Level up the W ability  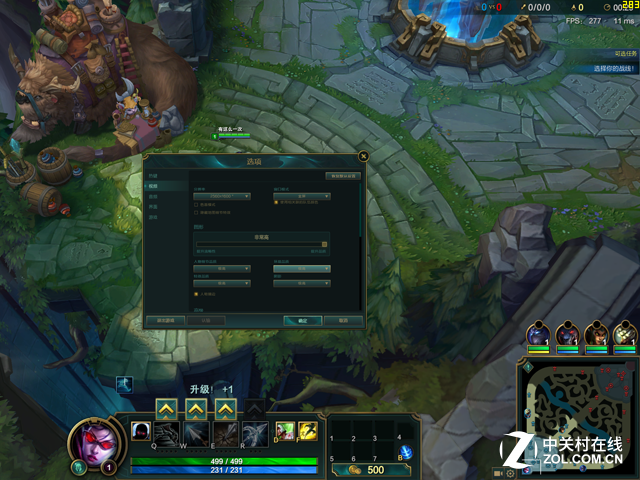pyautogui.click(x=196, y=408)
